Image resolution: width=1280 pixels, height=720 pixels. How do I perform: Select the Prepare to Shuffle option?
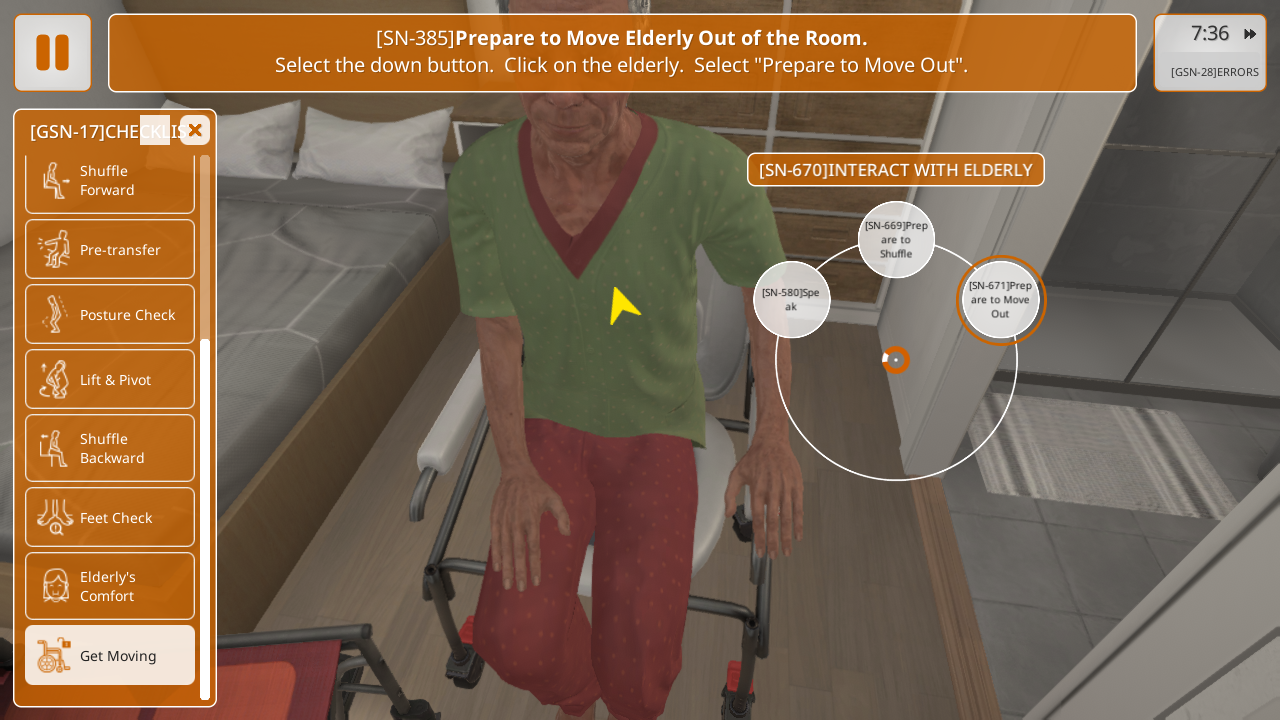click(896, 240)
